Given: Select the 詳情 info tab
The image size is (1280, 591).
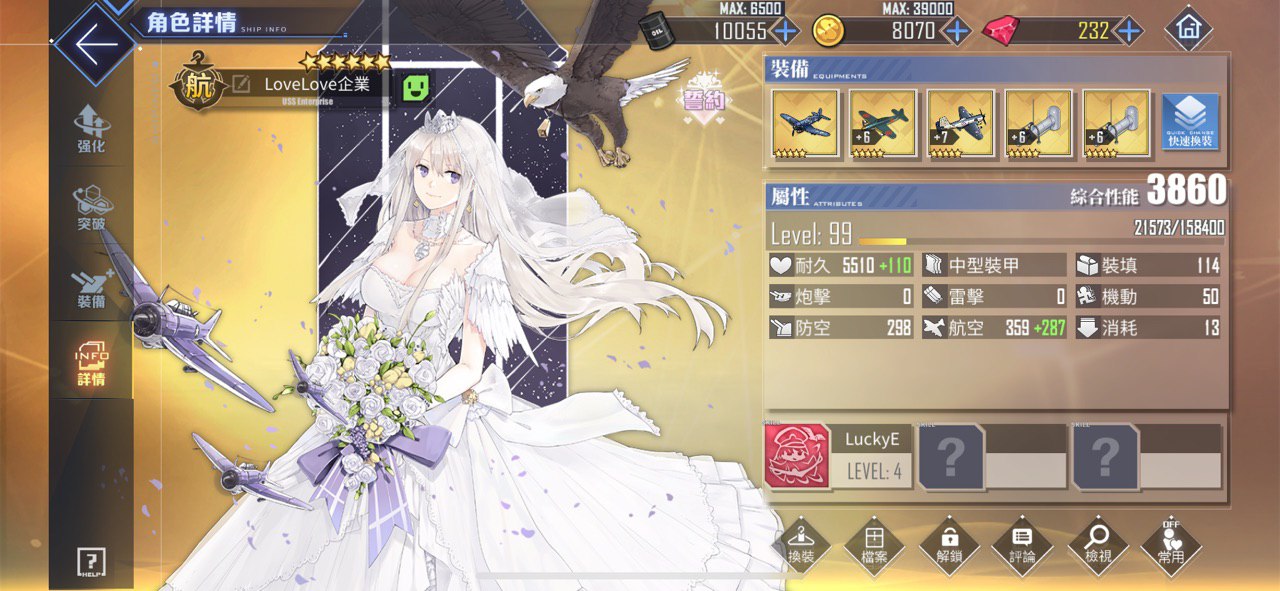Looking at the screenshot, I should click(91, 365).
